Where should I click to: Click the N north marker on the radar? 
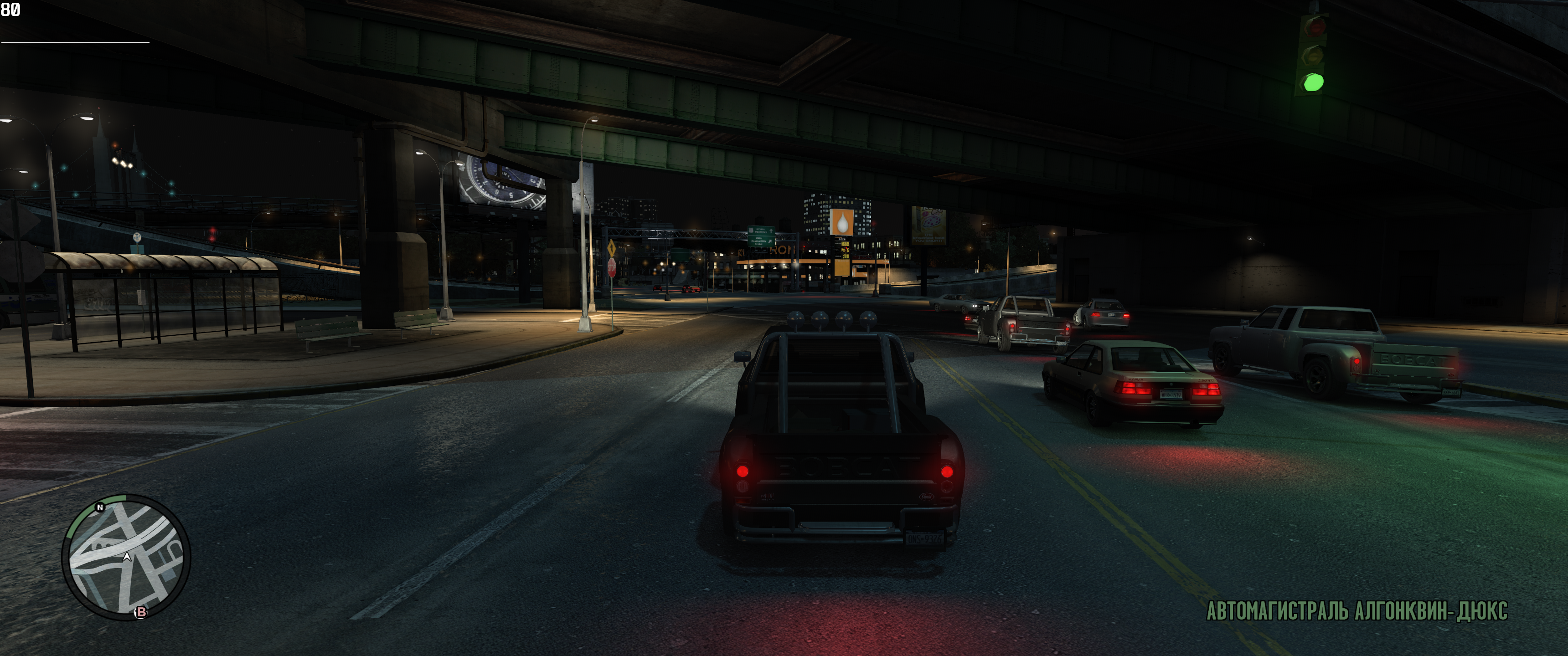(100, 507)
